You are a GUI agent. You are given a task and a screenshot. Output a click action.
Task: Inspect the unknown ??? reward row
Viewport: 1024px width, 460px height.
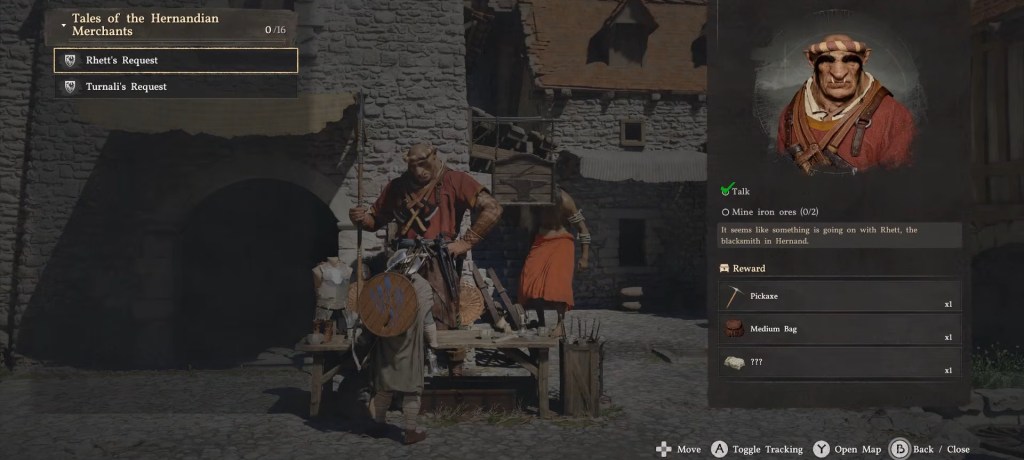839,363
